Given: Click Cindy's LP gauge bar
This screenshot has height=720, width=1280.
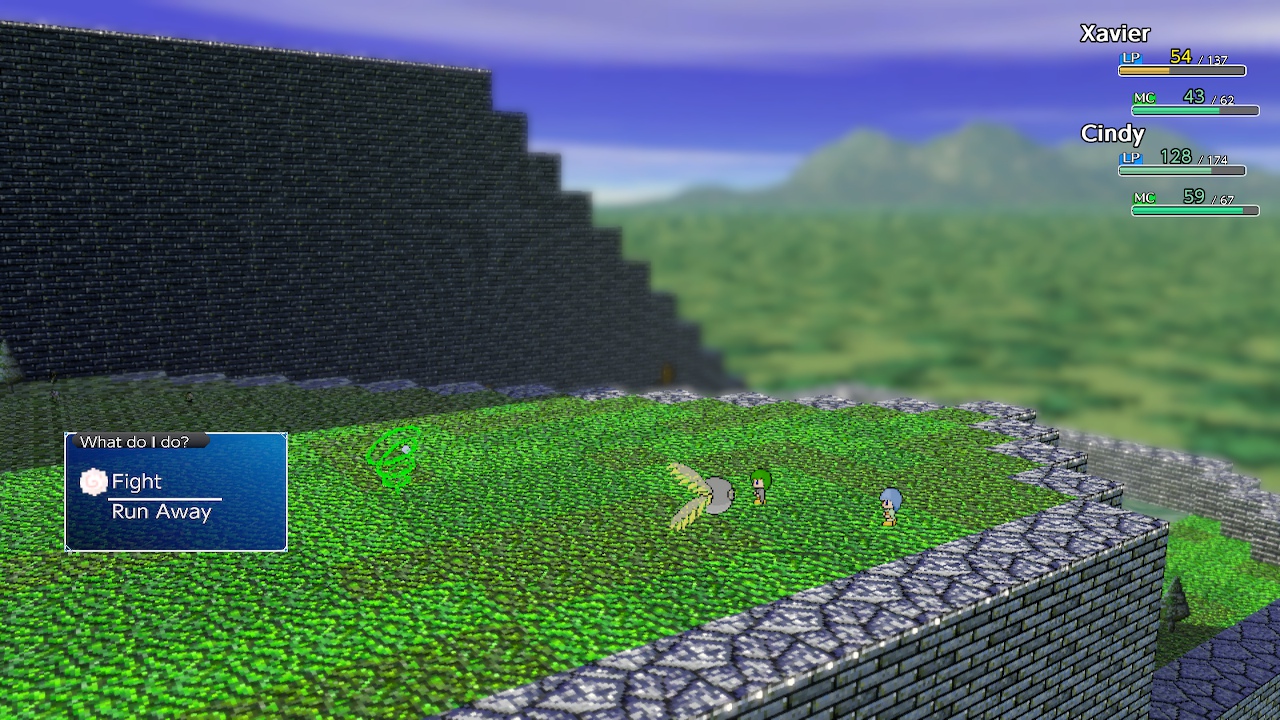Looking at the screenshot, I should [1180, 170].
